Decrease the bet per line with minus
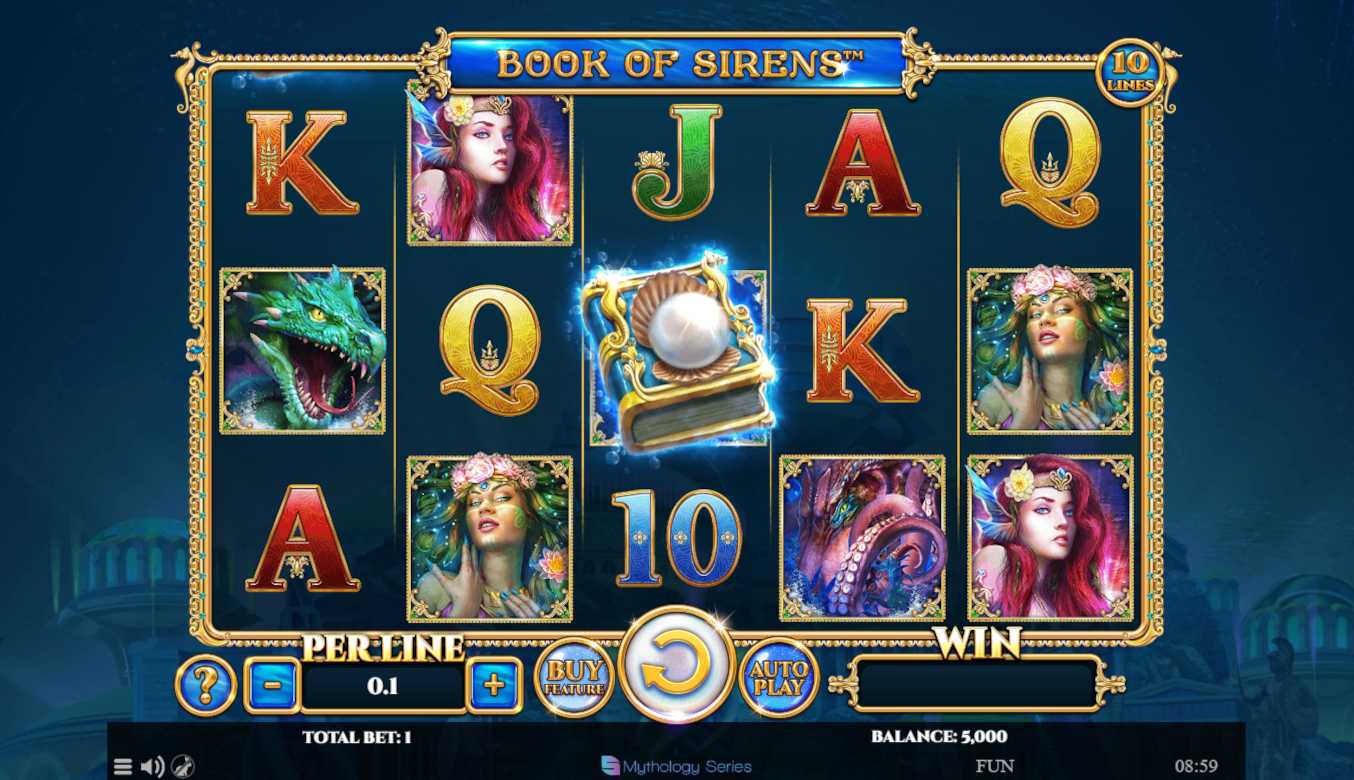 coord(271,685)
